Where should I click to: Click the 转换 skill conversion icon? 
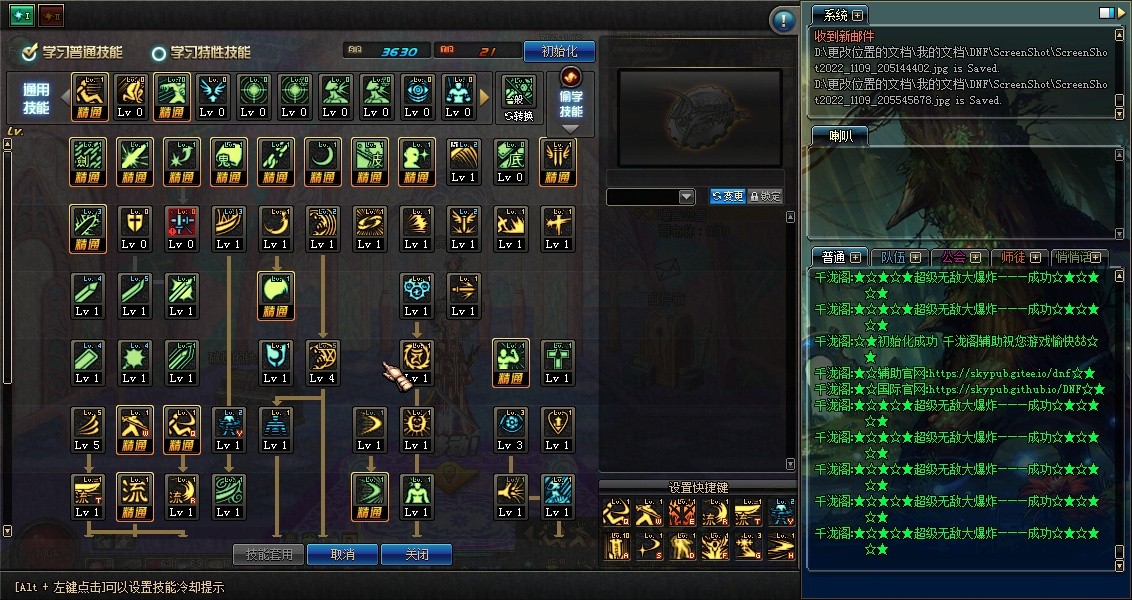pos(519,98)
